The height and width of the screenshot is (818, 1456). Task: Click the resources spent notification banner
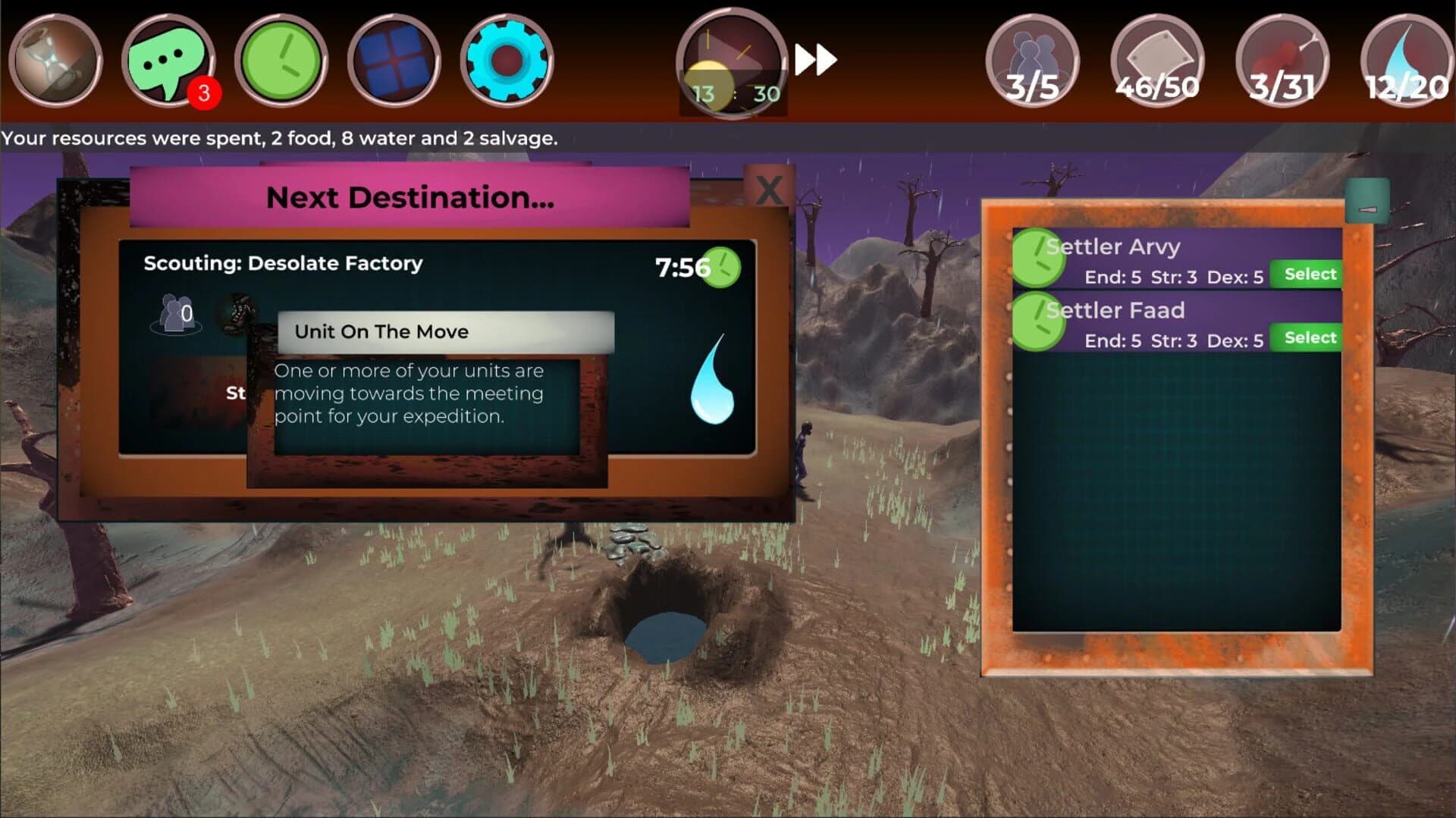(279, 139)
